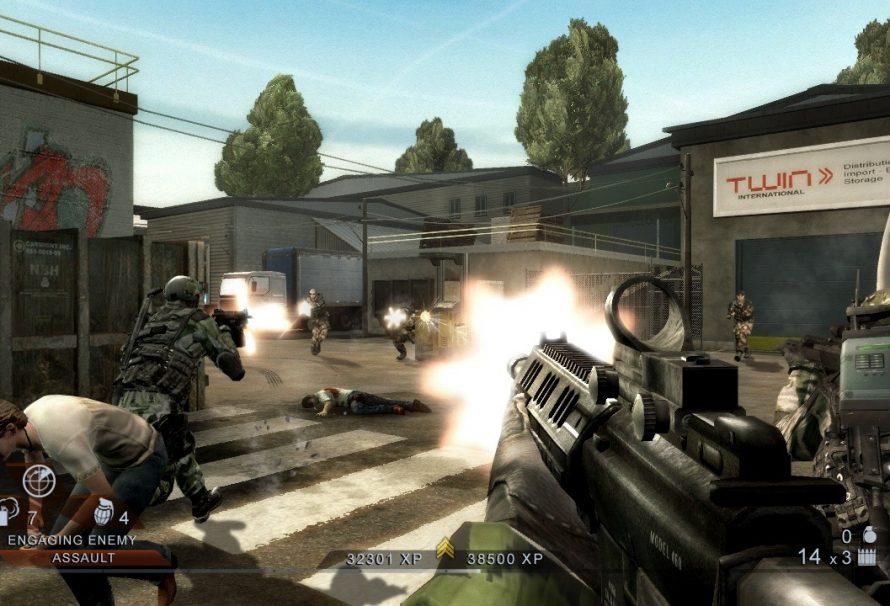Select the player's grenade icon near ammo
The image size is (890, 606).
870,535
